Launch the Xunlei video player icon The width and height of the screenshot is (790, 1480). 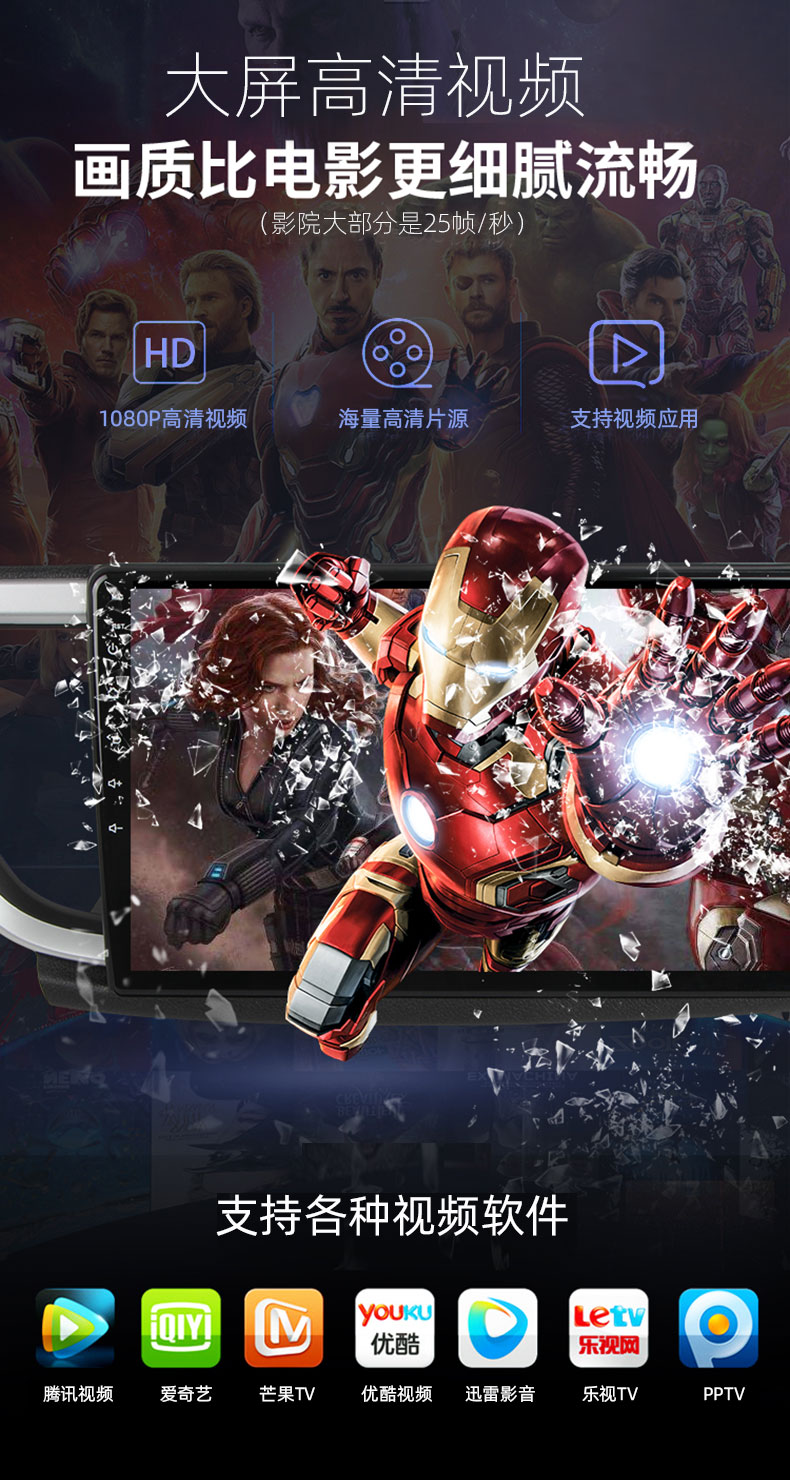coord(498,1327)
